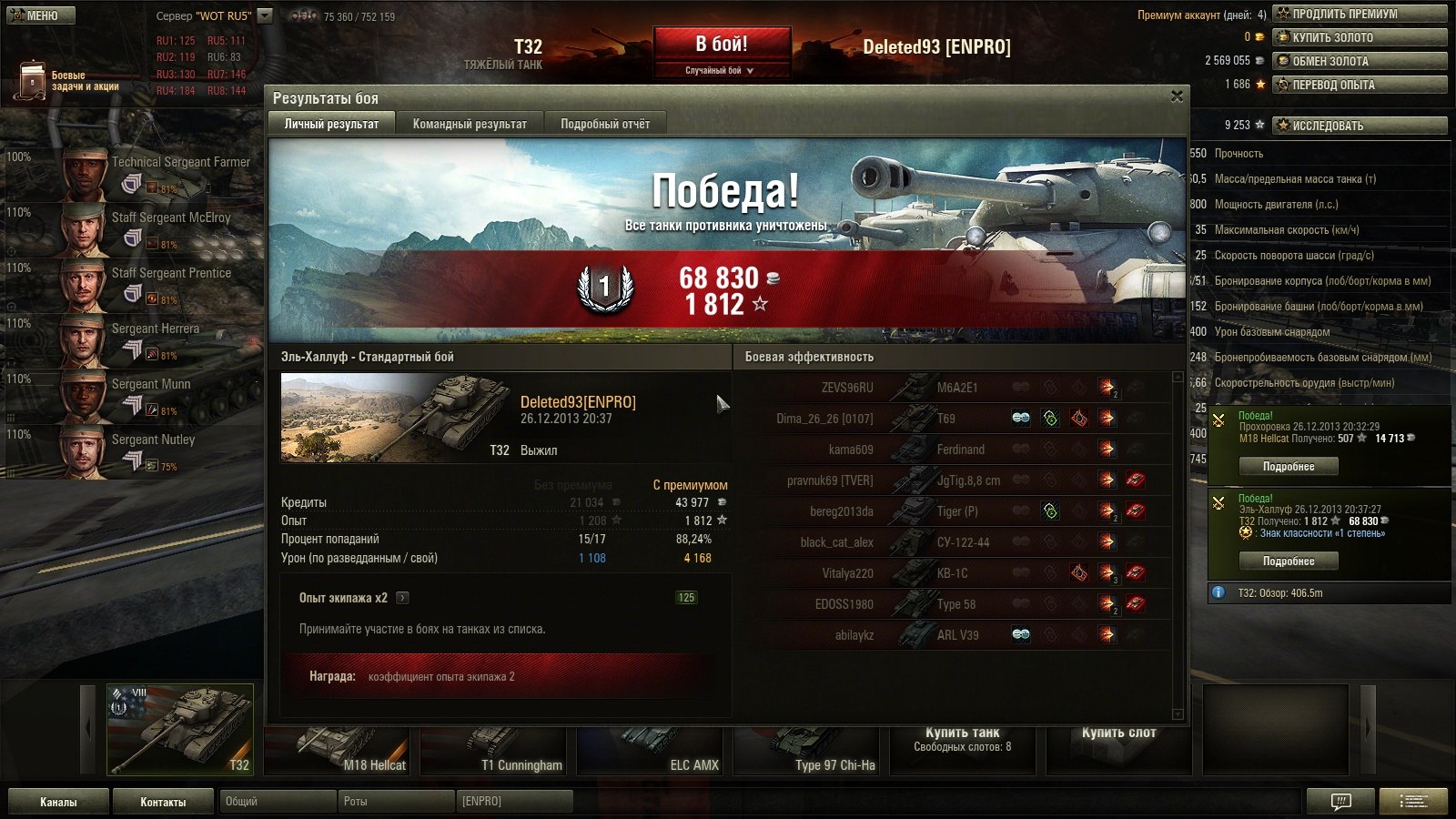Viewport: 1456px width, 819px height.
Task: Close the battle results window
Action: tap(1177, 96)
